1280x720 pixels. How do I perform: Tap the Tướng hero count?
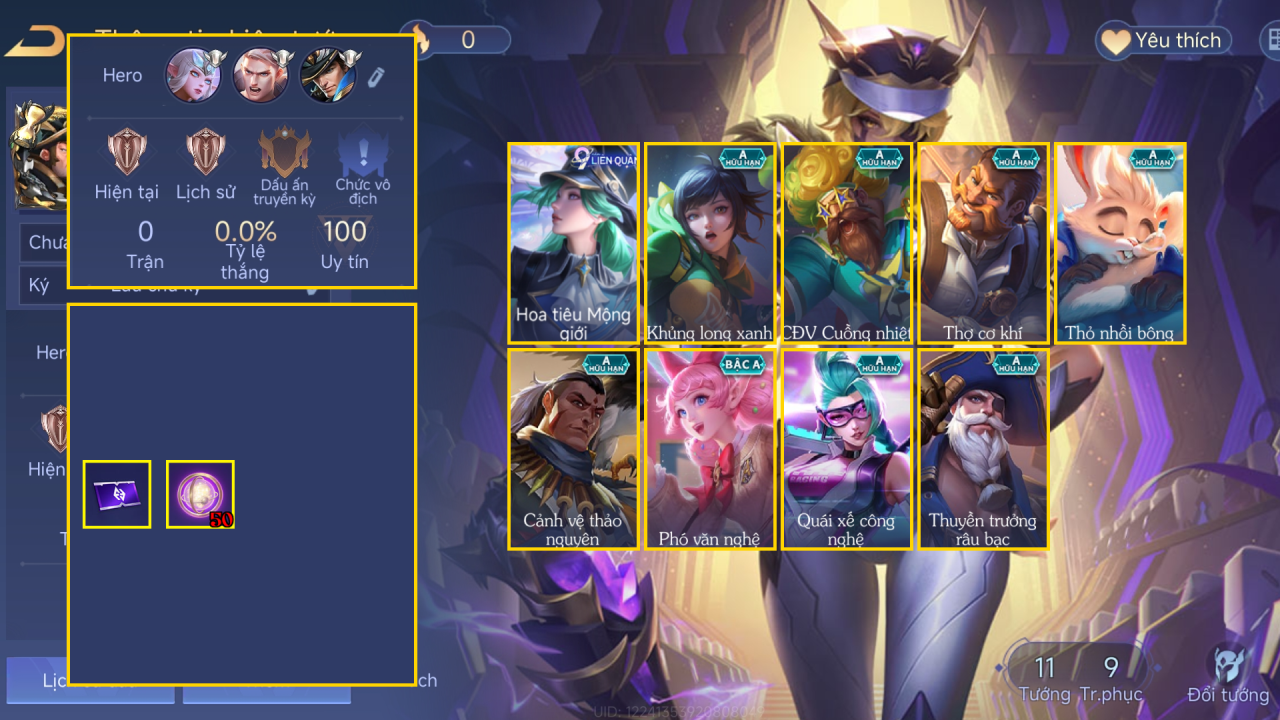(x=1044, y=678)
